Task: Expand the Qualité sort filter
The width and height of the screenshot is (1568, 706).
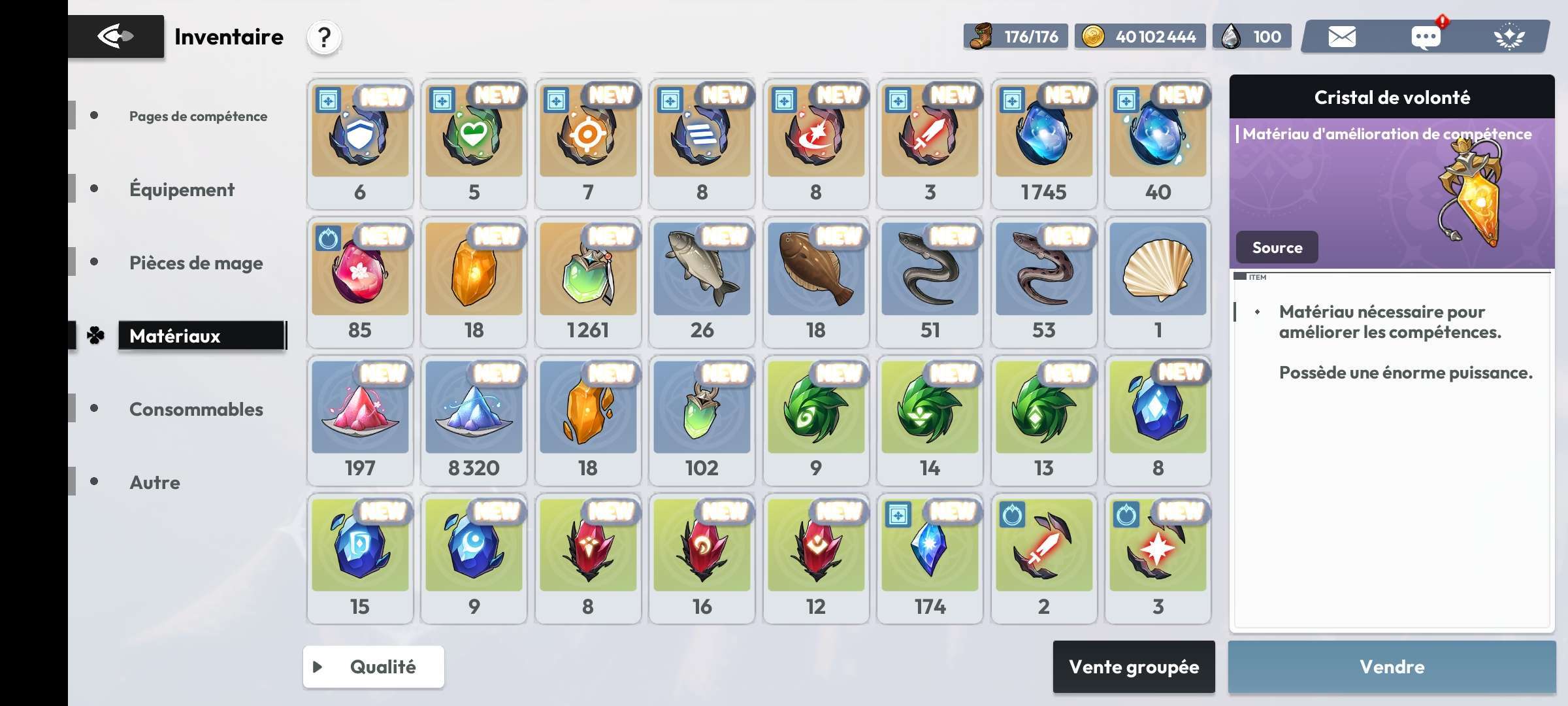Action: [x=373, y=667]
